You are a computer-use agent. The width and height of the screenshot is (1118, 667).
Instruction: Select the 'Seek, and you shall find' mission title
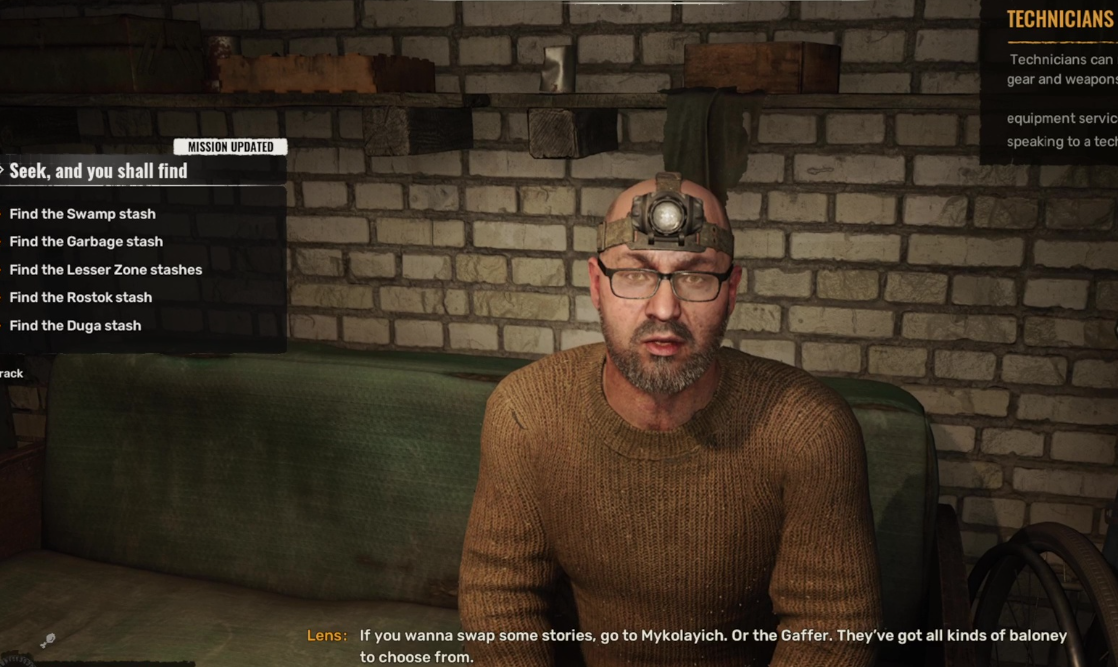[98, 171]
